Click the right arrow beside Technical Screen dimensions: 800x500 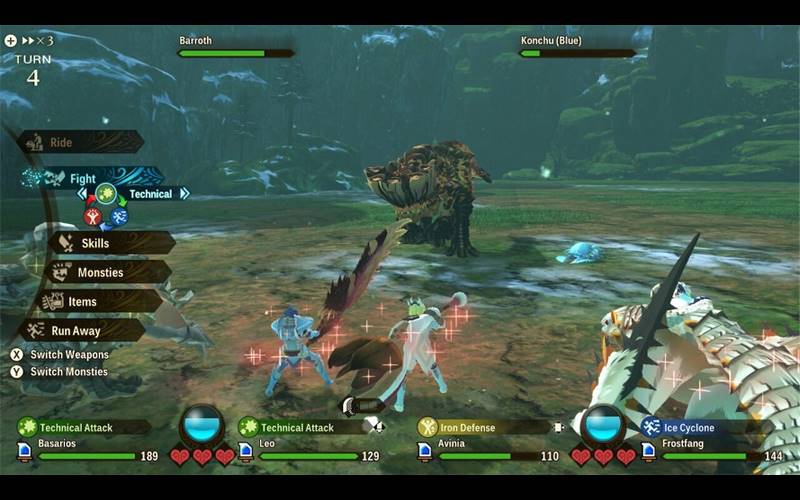(184, 194)
